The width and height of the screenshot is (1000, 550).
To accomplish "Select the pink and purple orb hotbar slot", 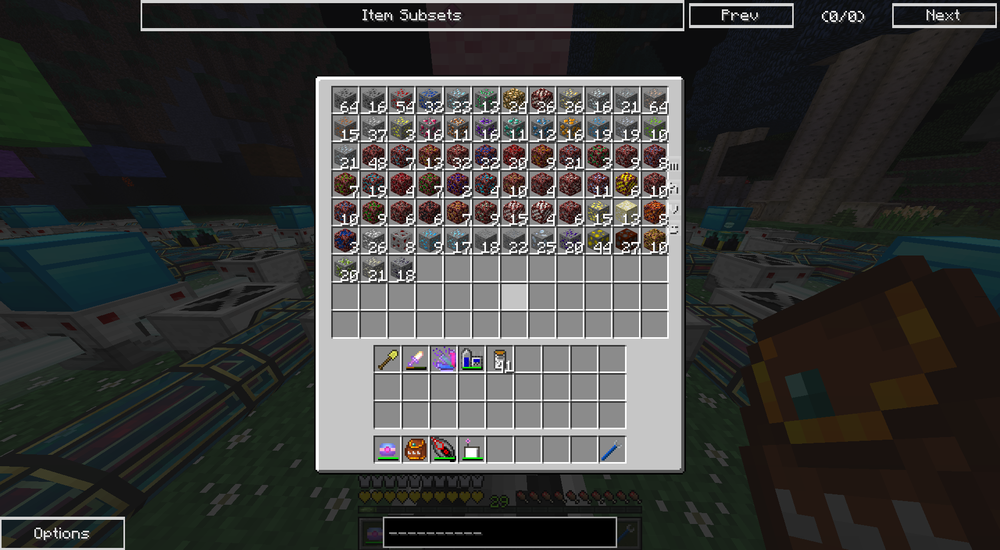I will click(x=388, y=449).
